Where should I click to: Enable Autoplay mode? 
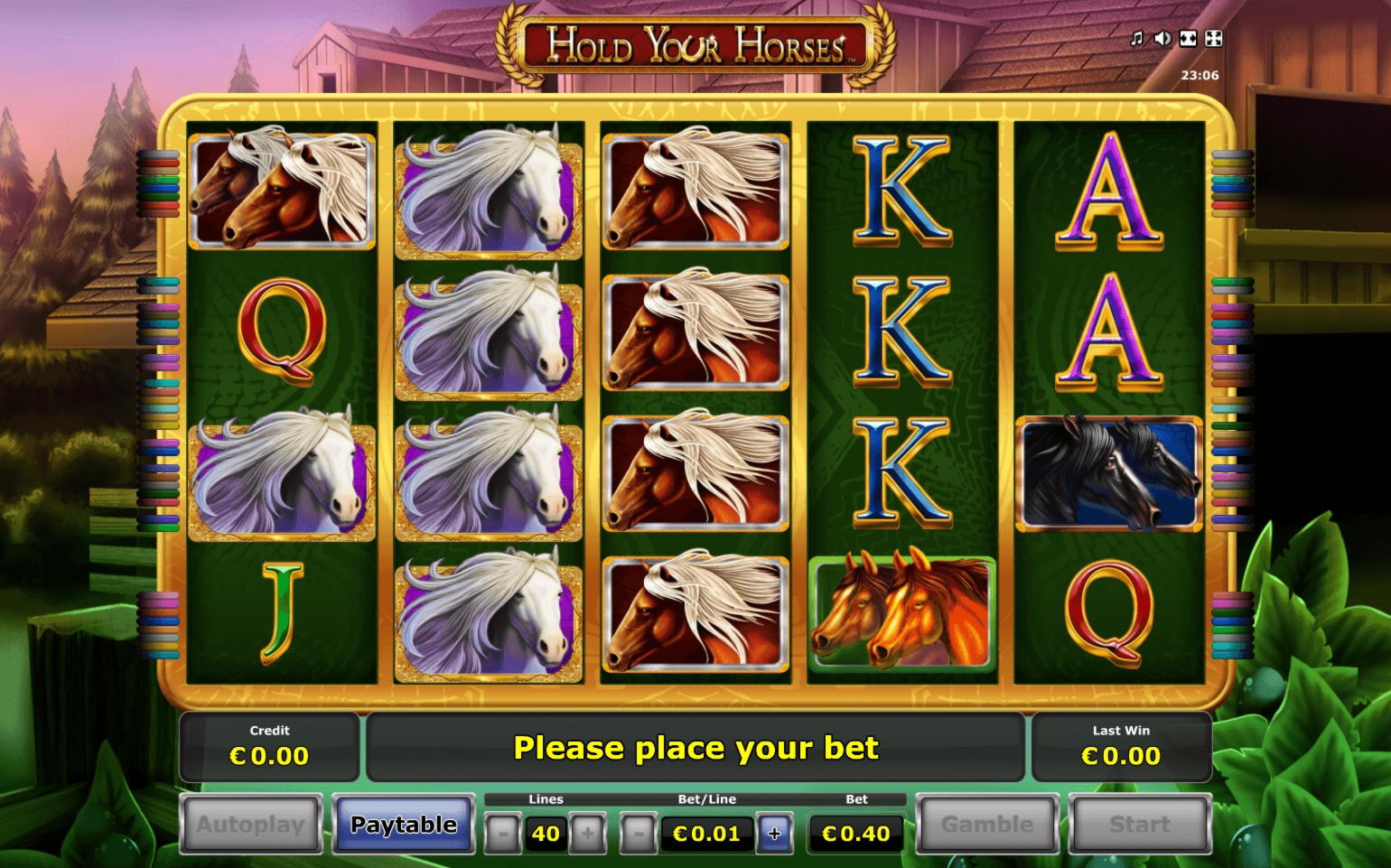pyautogui.click(x=249, y=824)
